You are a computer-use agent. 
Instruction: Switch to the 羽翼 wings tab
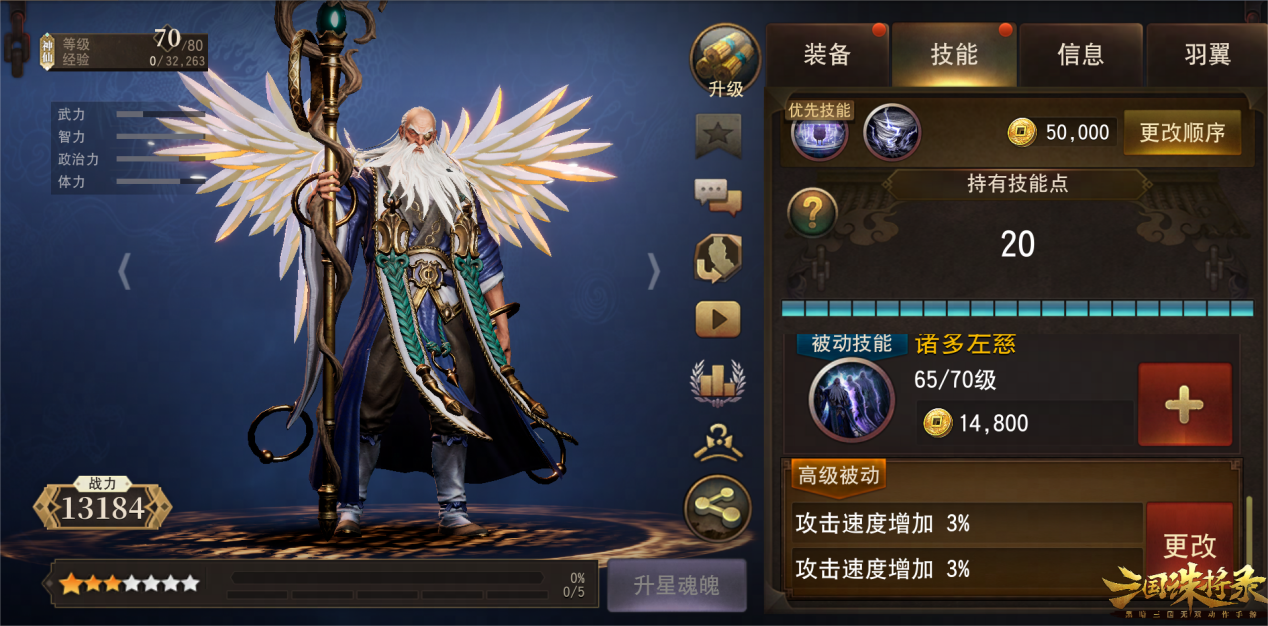click(1207, 55)
